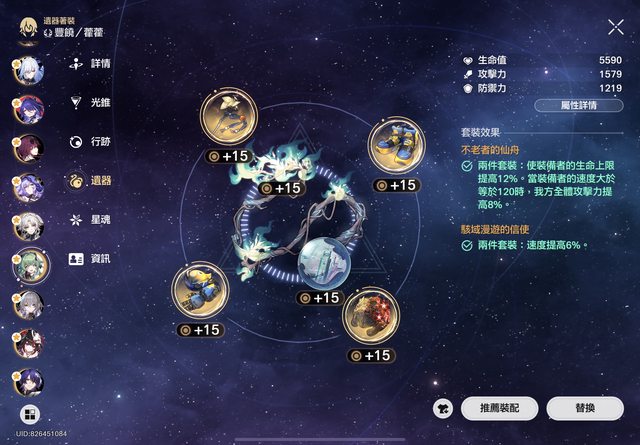Switch to the 詳情 tab
640x445 pixels.
pyautogui.click(x=90, y=63)
